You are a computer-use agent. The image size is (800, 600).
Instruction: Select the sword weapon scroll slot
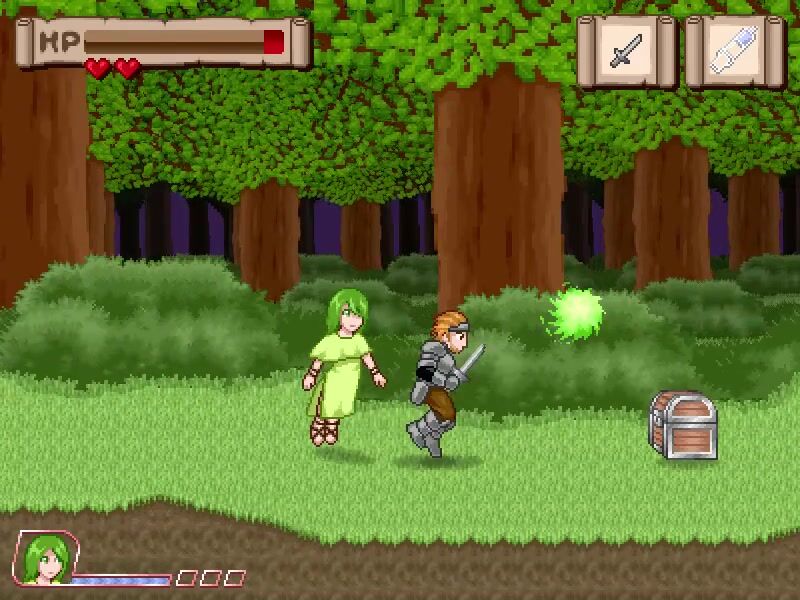[x=627, y=51]
